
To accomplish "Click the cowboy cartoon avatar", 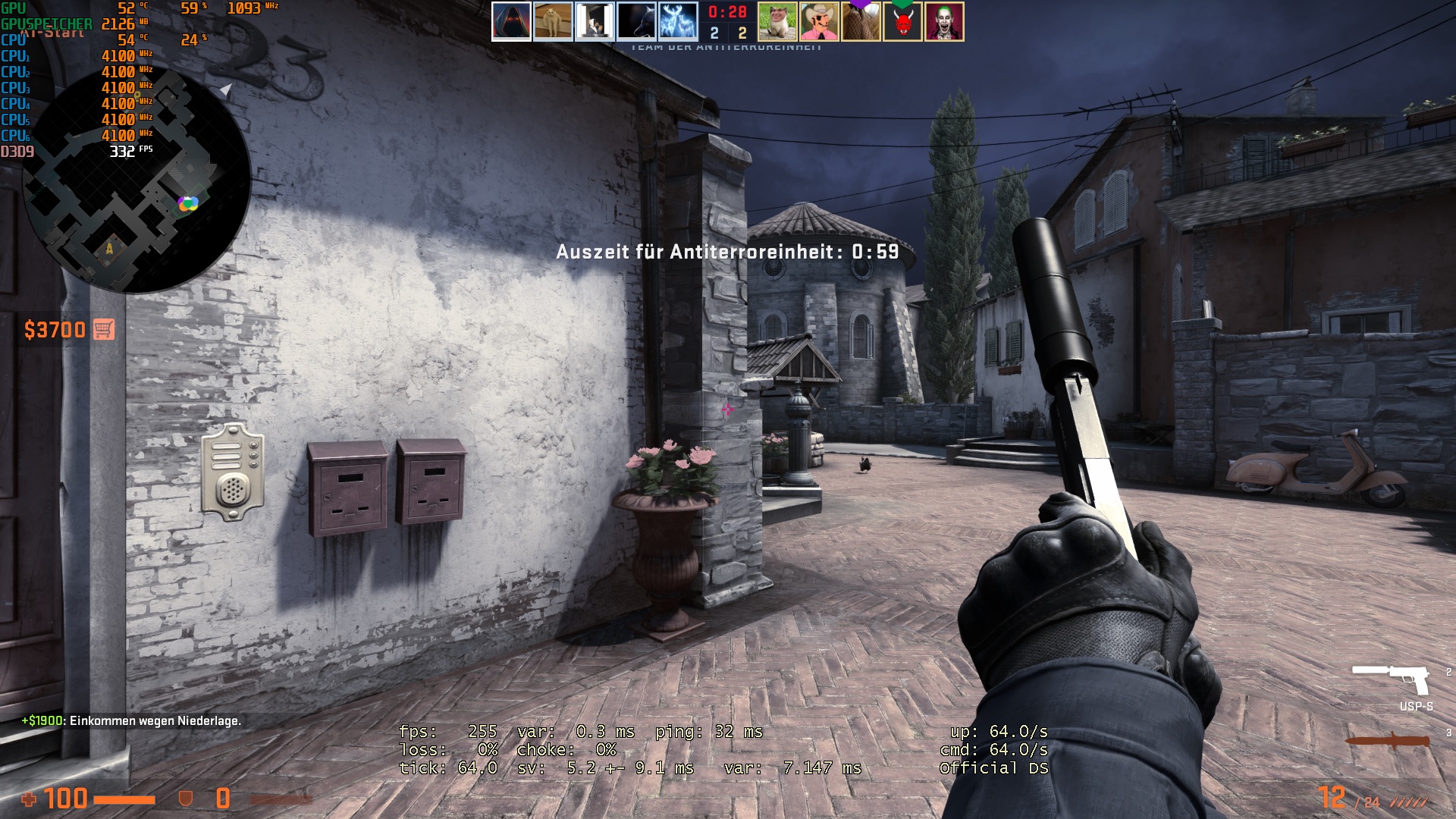I will click(817, 19).
